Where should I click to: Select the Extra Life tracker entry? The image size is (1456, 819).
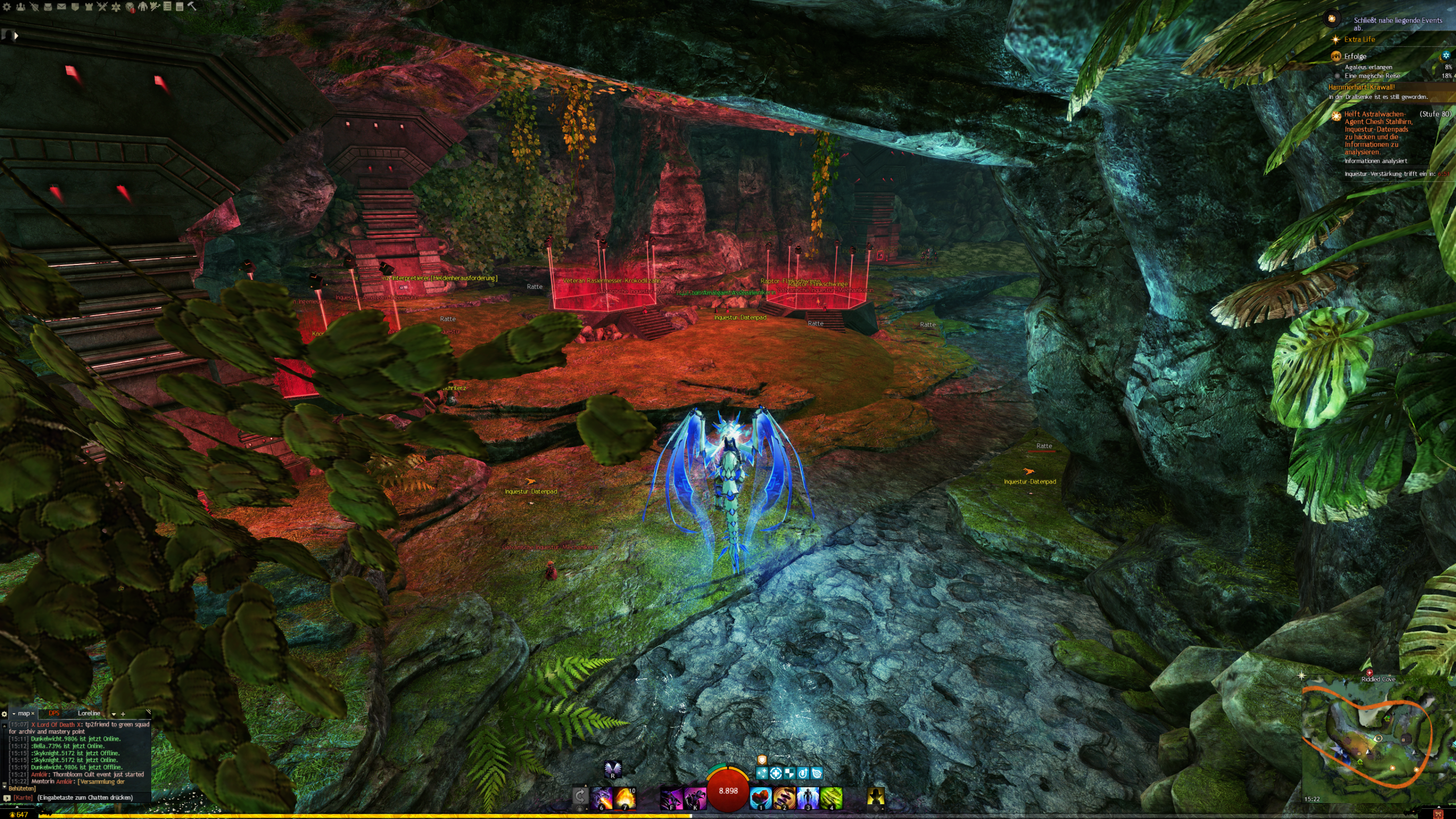tap(1359, 39)
